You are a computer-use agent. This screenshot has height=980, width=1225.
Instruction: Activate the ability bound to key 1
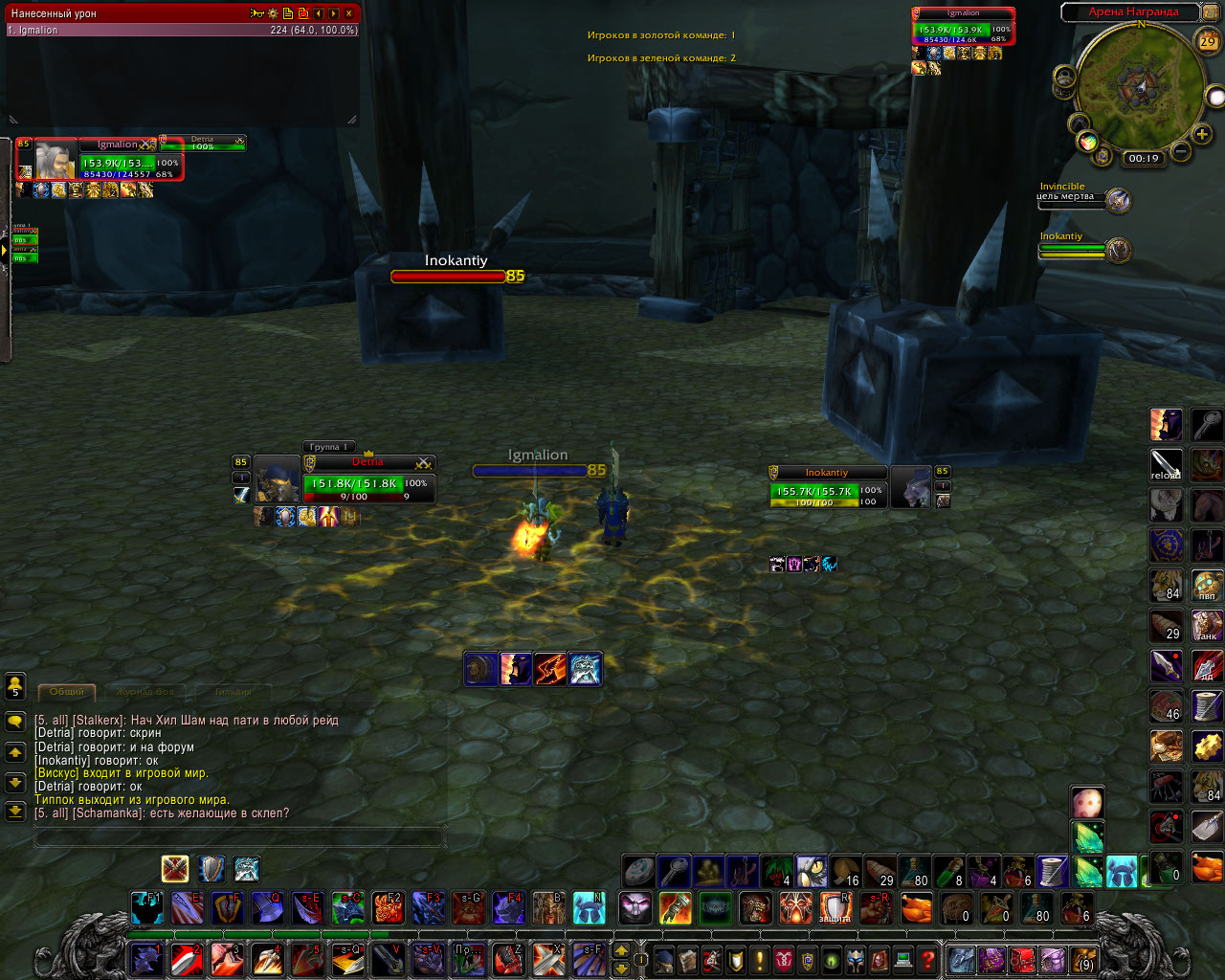(146, 958)
